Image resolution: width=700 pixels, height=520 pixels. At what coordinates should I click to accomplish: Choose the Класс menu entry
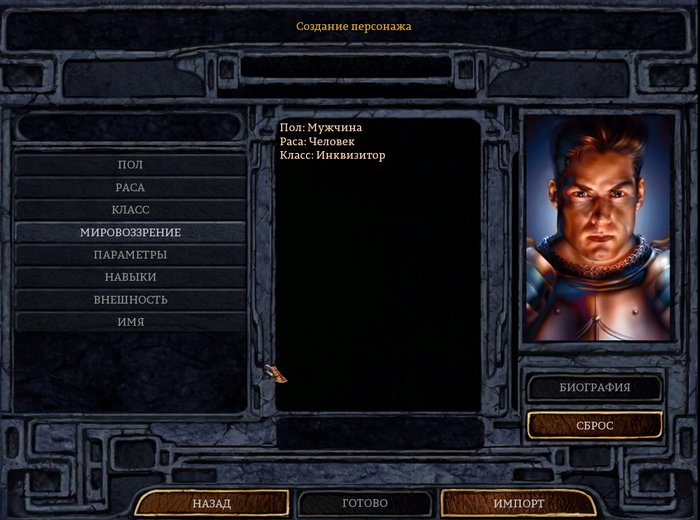click(x=130, y=210)
